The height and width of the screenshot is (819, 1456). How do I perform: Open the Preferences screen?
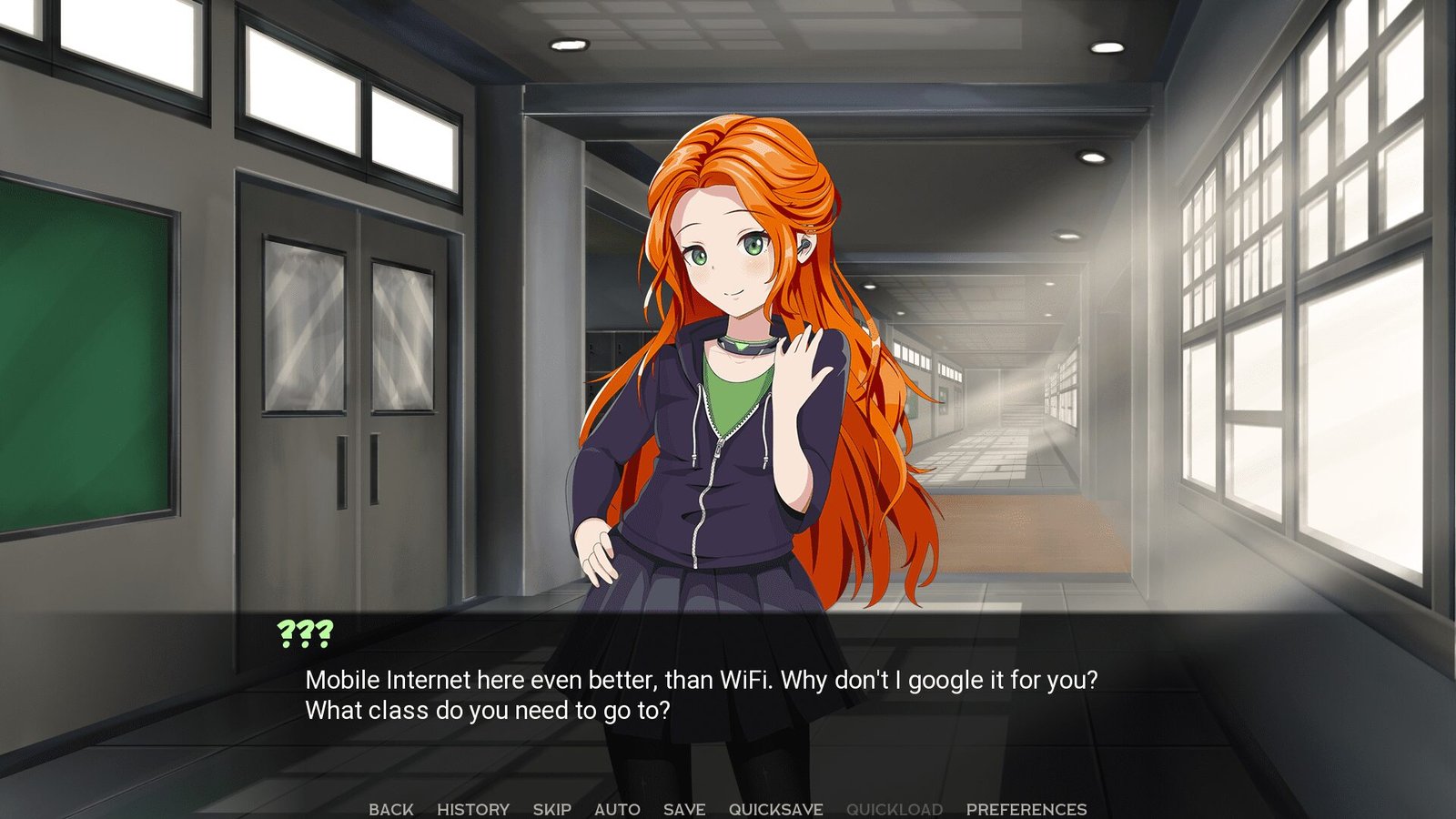(x=1026, y=809)
